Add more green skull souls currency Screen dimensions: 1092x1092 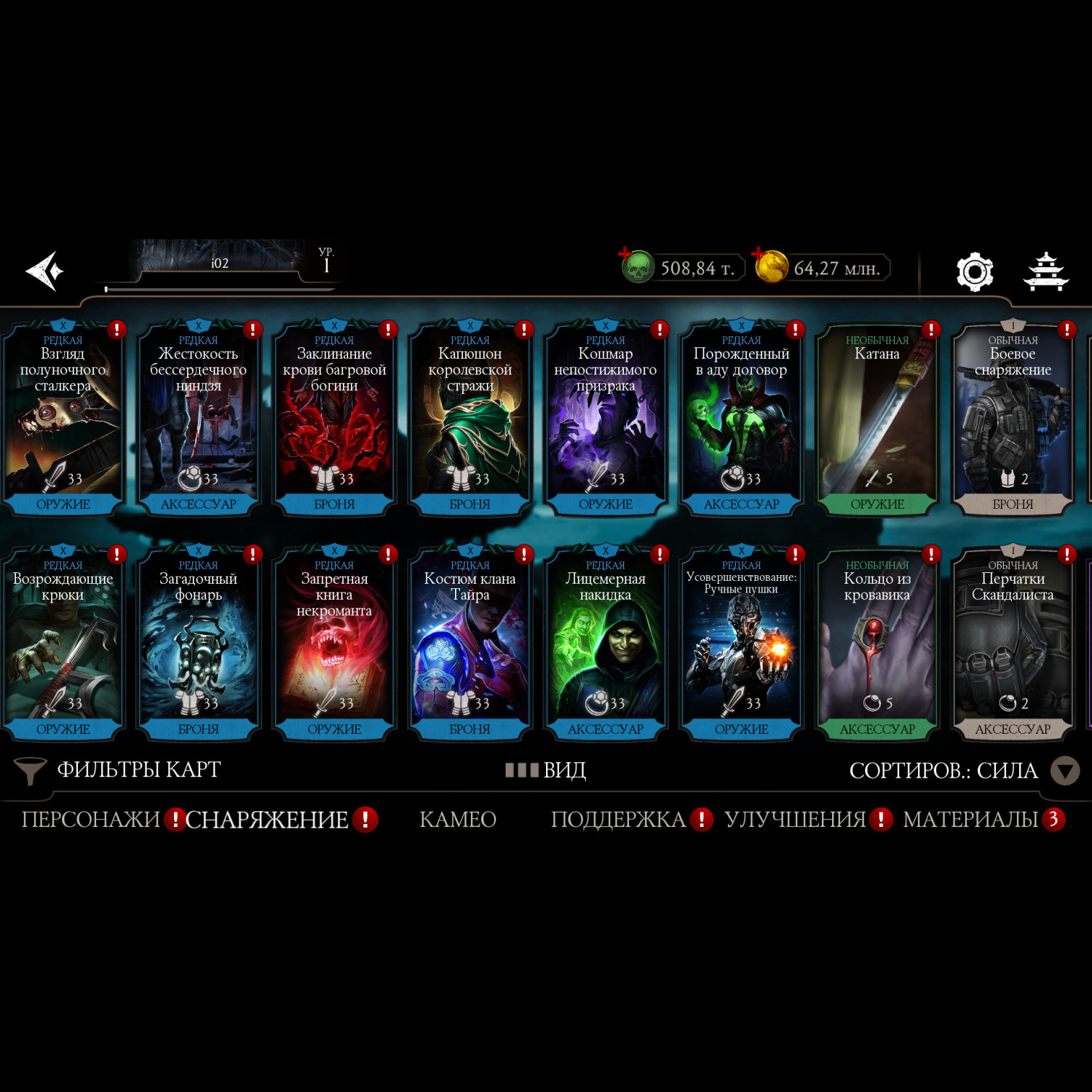(626, 255)
